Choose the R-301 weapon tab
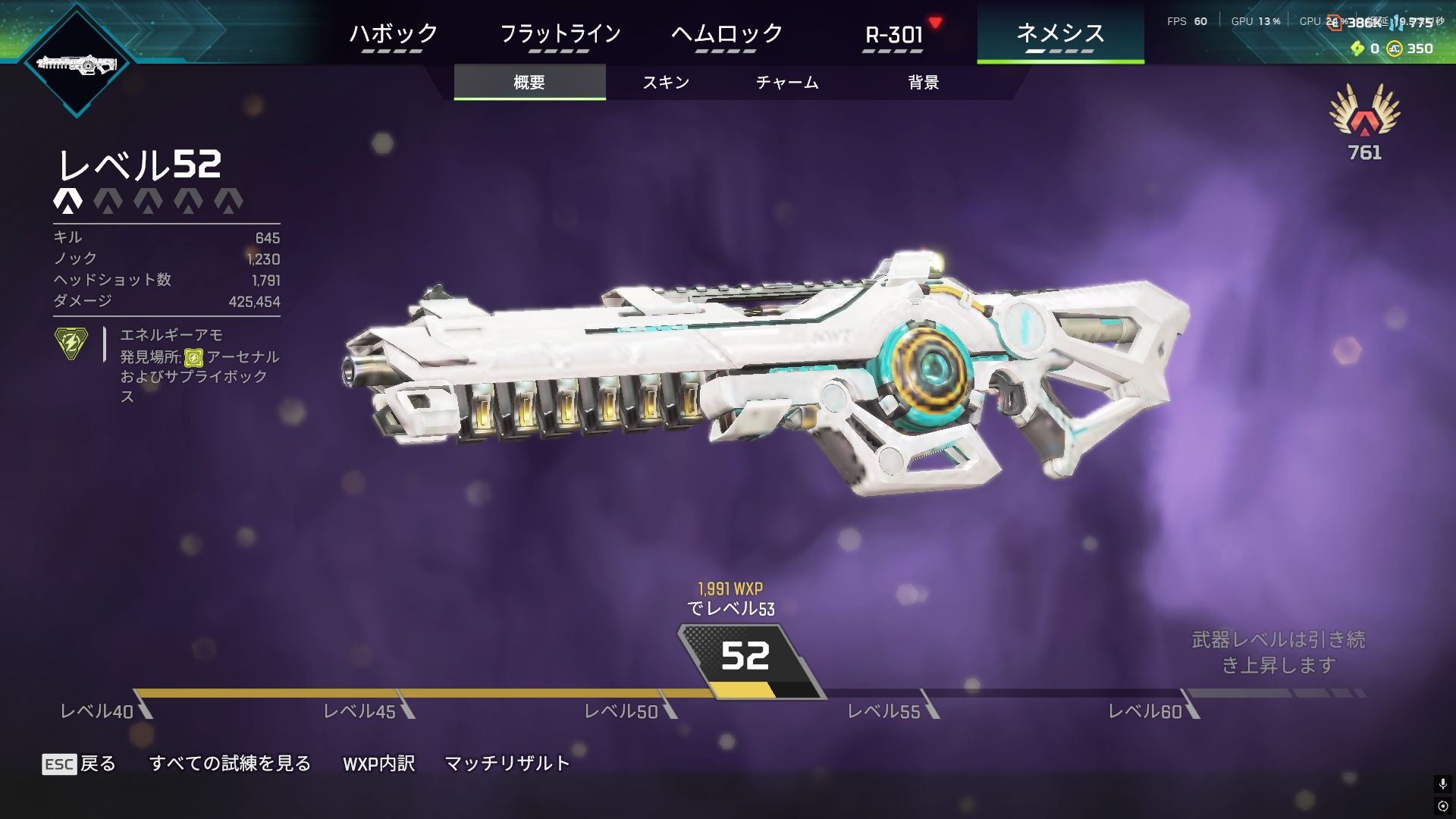This screenshot has height=819, width=1456. 893,34
